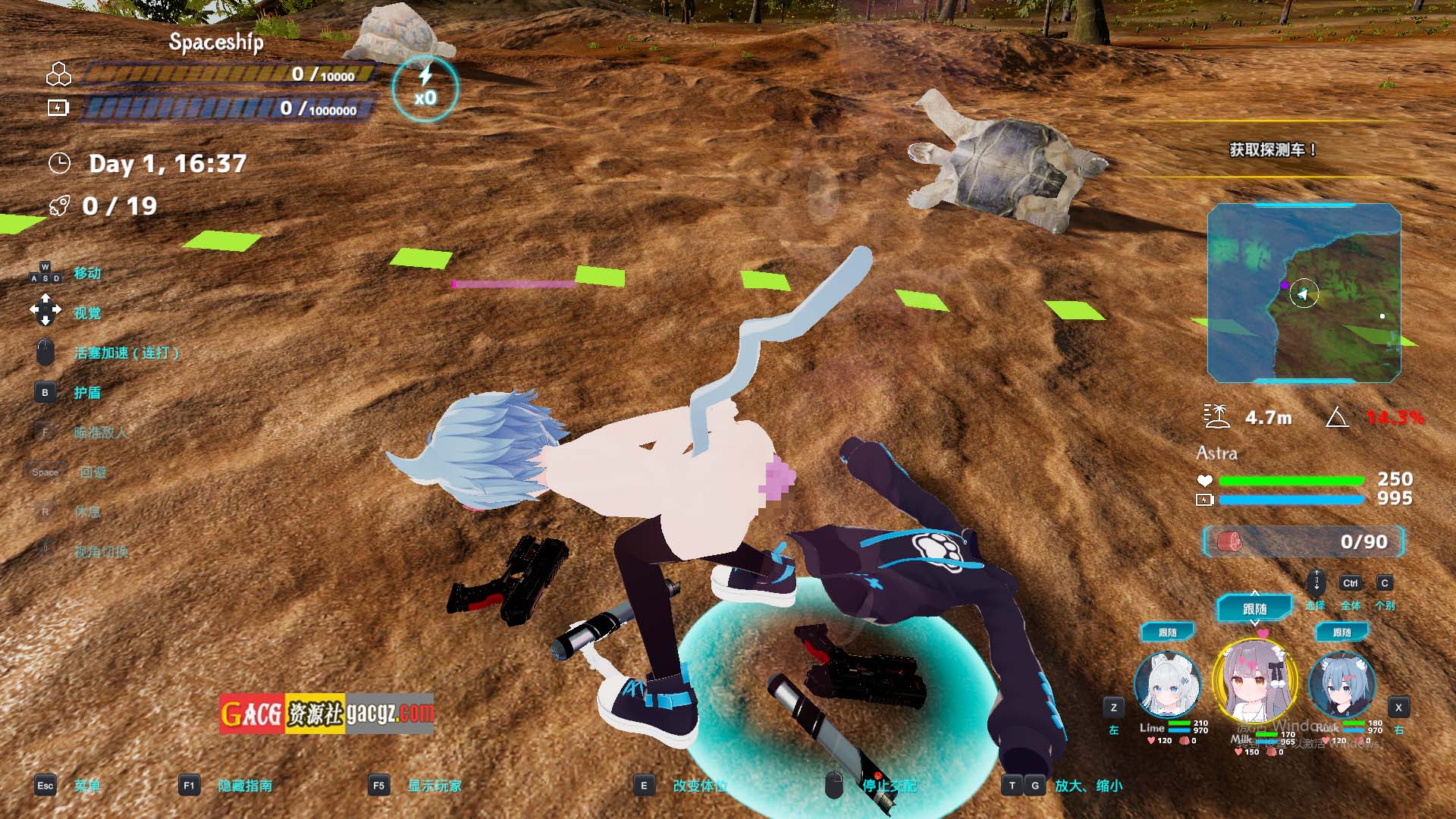Image resolution: width=1456 pixels, height=819 pixels.
Task: Click the minimap
Action: pyautogui.click(x=1304, y=293)
